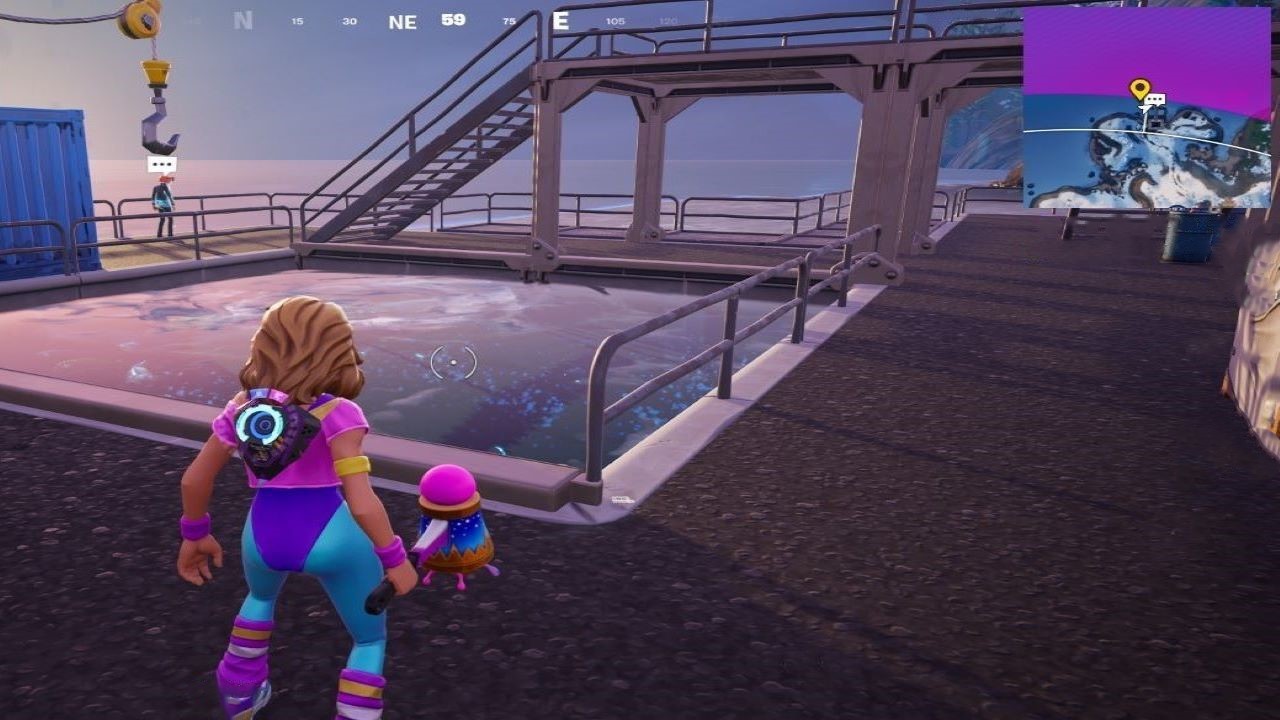Click the NE marker on the compass bar

coord(401,22)
